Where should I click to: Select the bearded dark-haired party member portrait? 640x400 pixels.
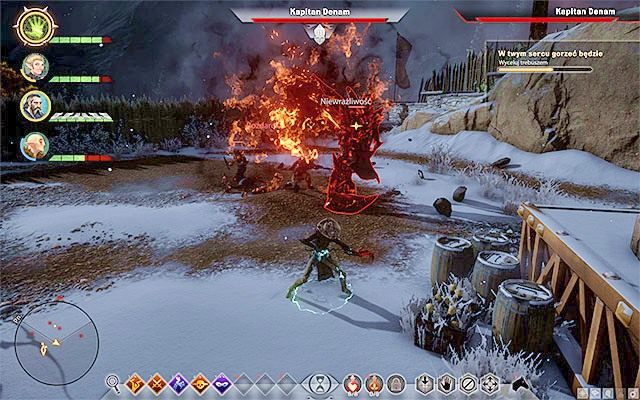(33, 107)
